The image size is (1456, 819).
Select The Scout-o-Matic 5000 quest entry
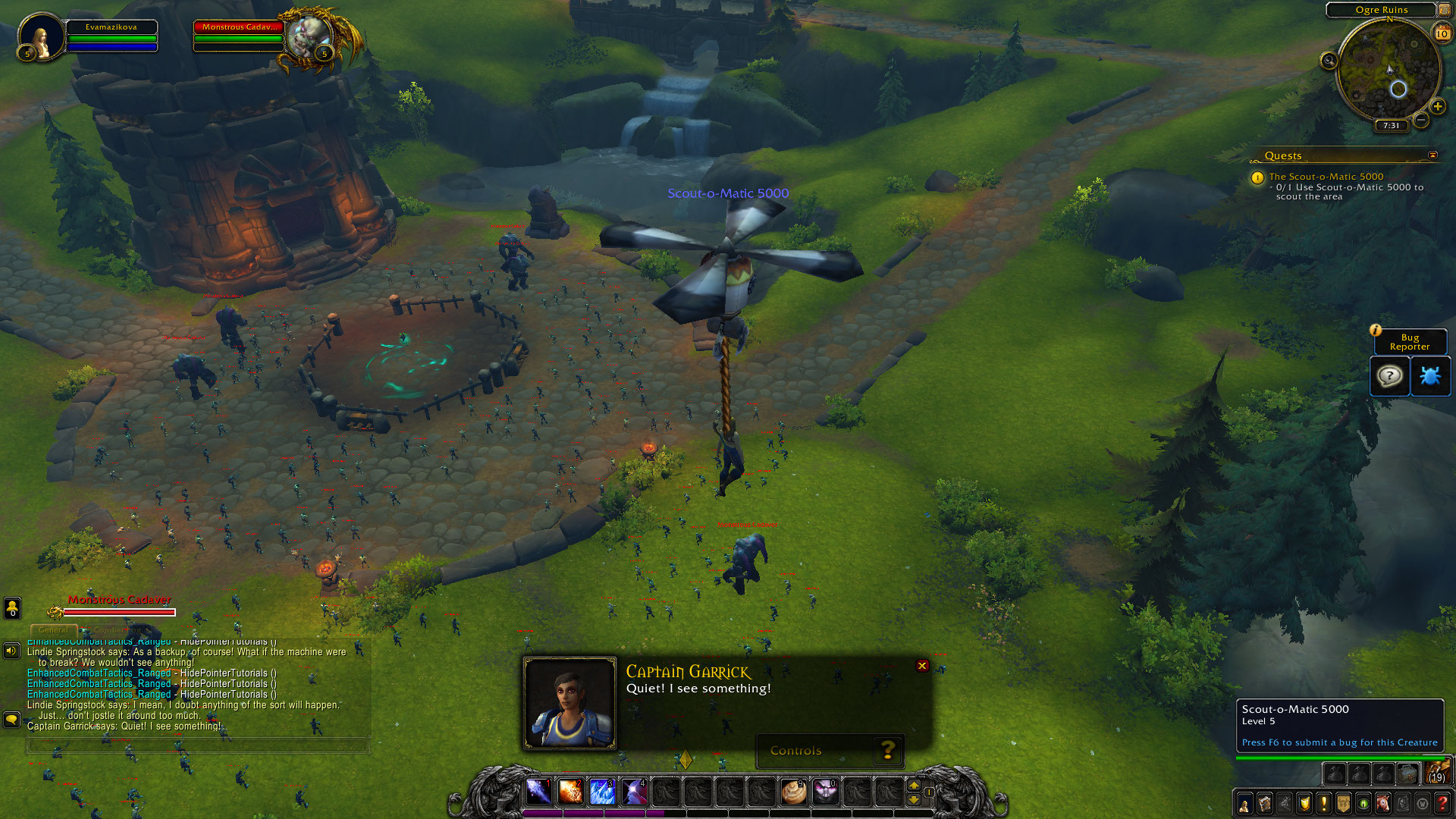point(1326,177)
